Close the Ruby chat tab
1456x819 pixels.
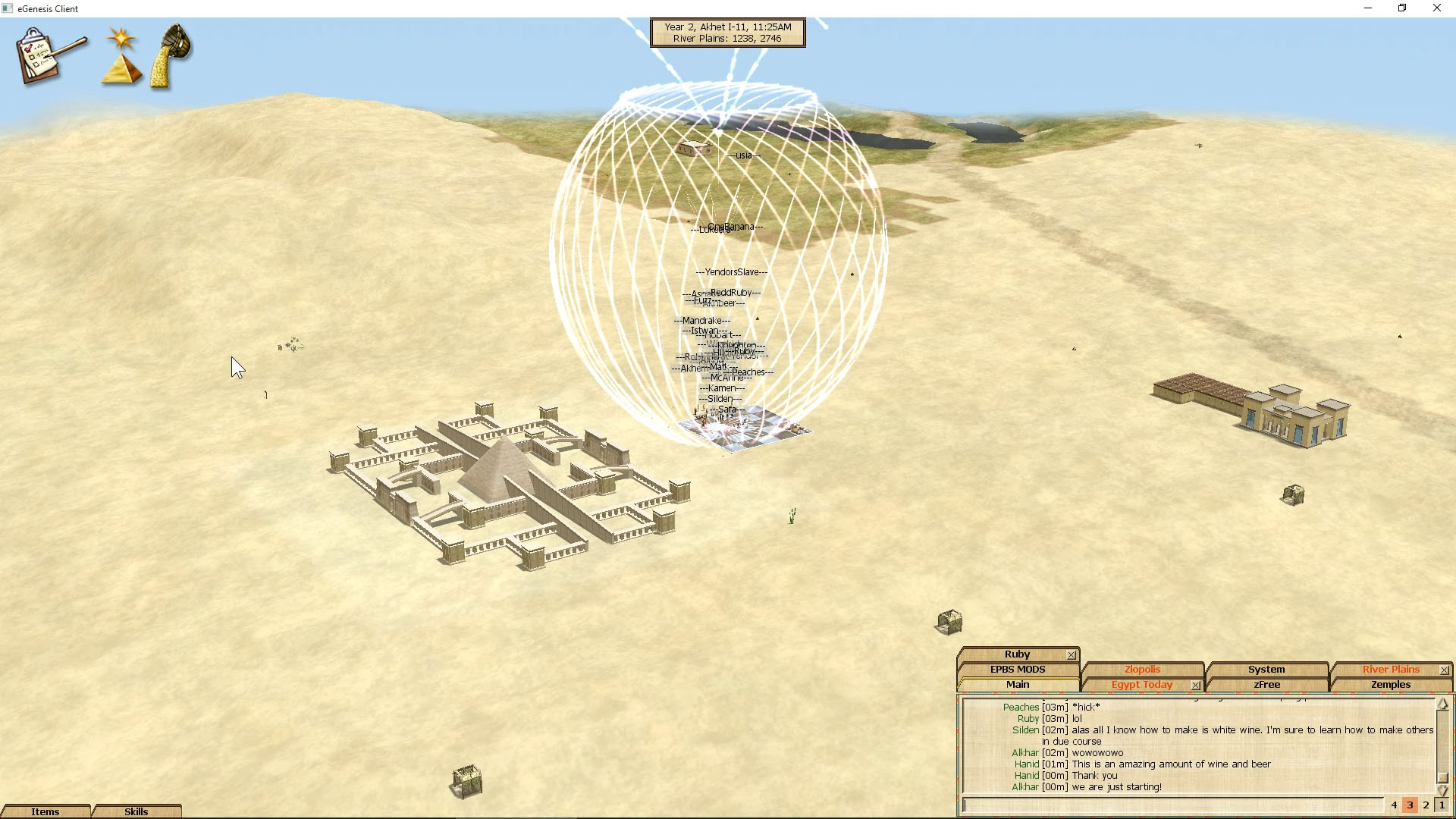[1072, 655]
